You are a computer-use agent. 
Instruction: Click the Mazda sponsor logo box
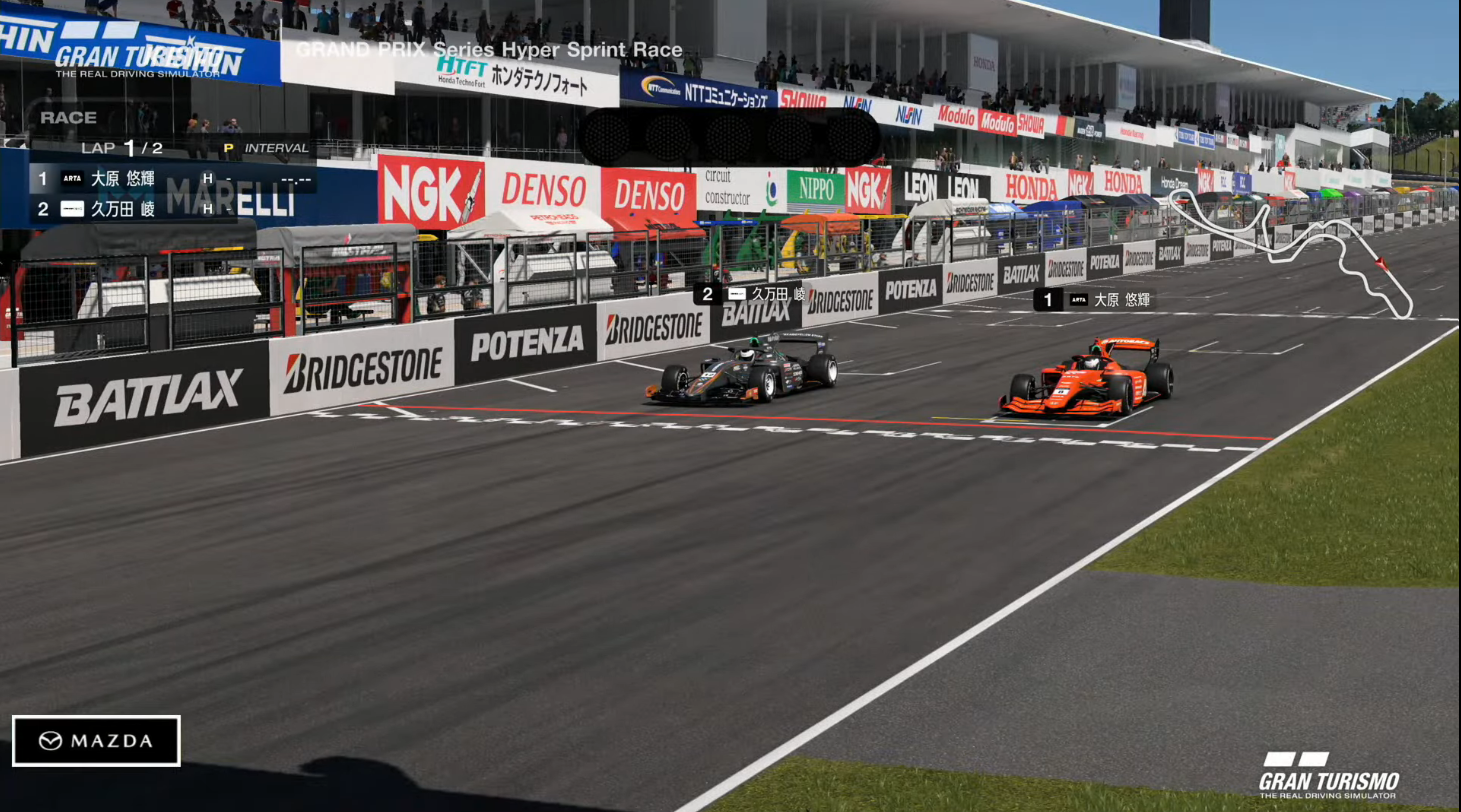pos(96,741)
